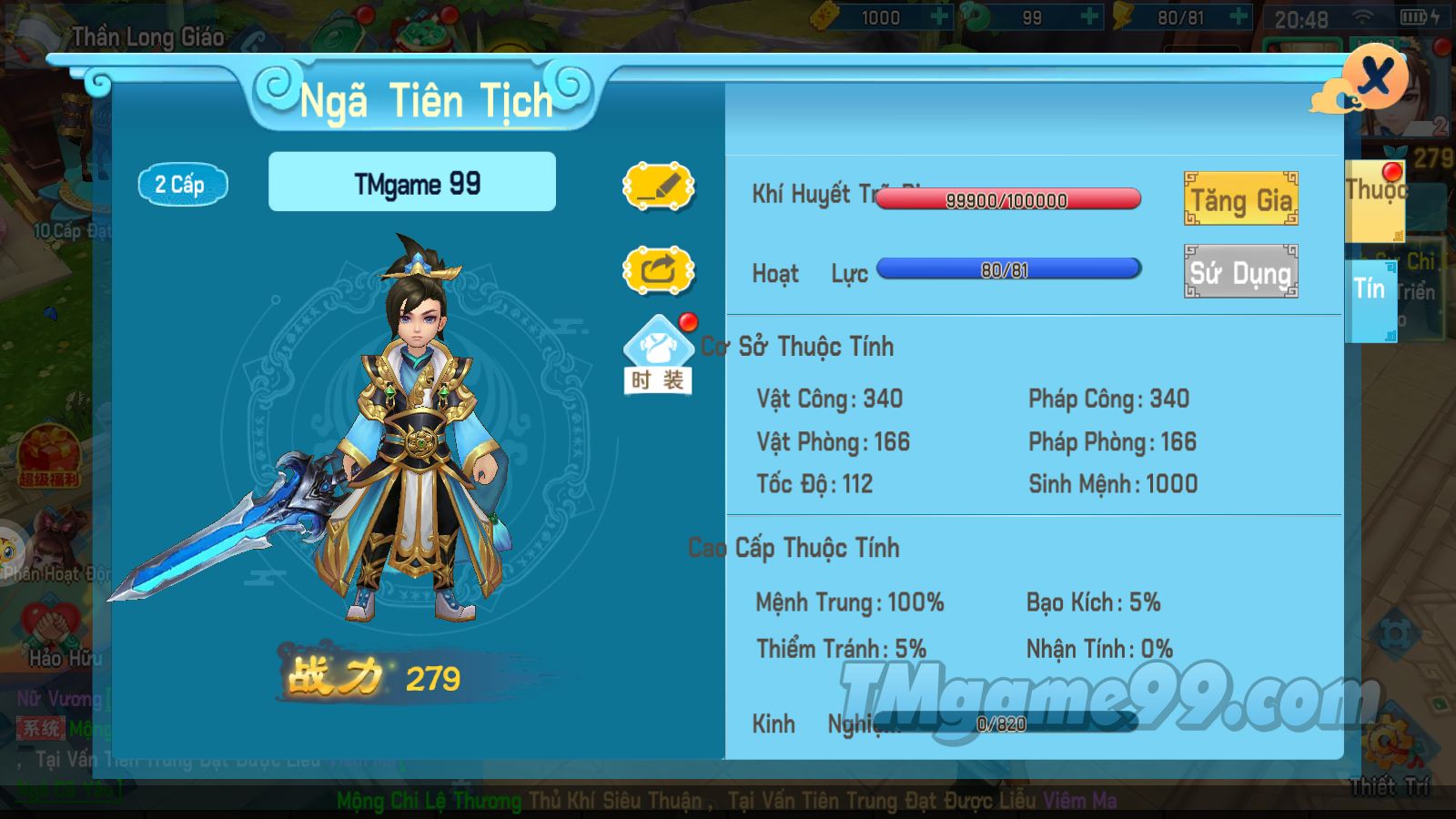Open the share arrow icon

(x=658, y=270)
